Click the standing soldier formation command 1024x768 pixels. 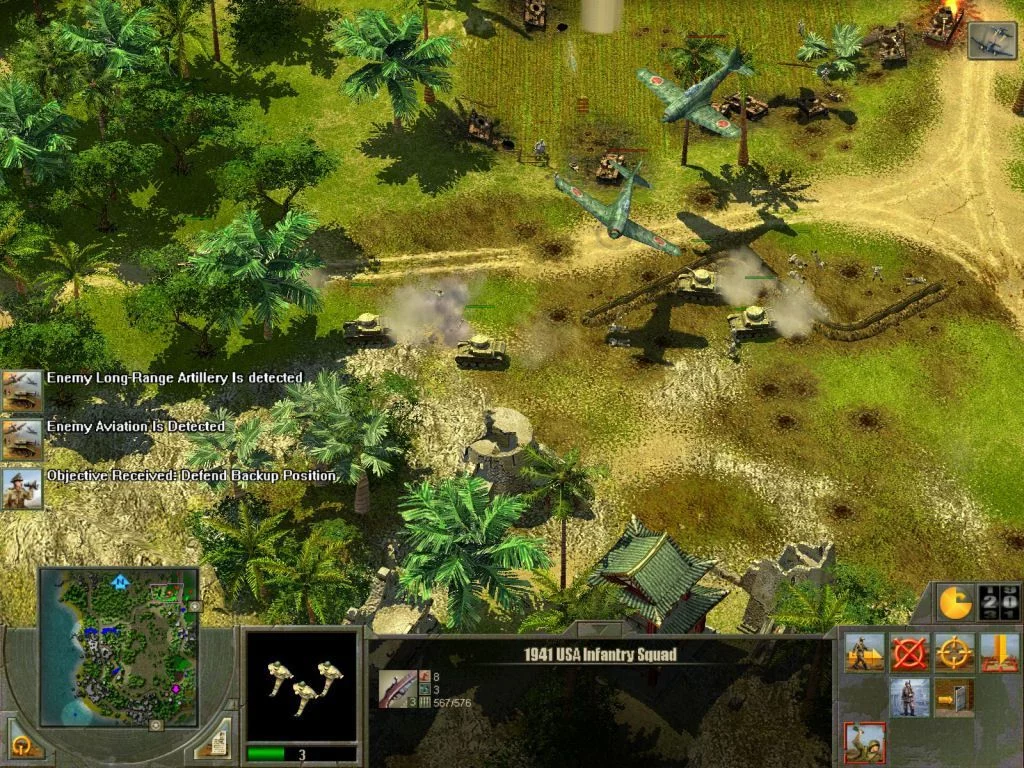(910, 697)
